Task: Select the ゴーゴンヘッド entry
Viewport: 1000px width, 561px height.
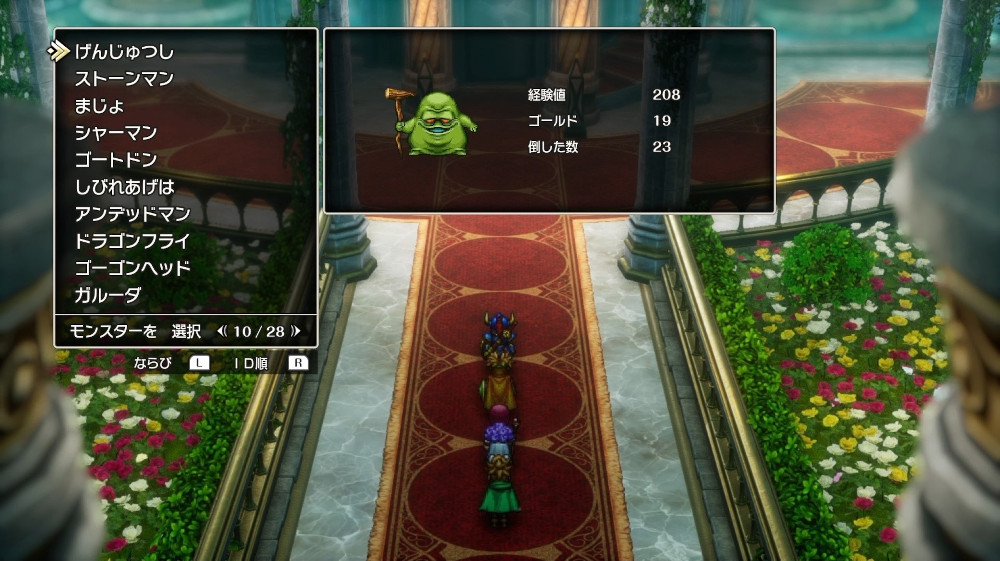Action: 131,268
